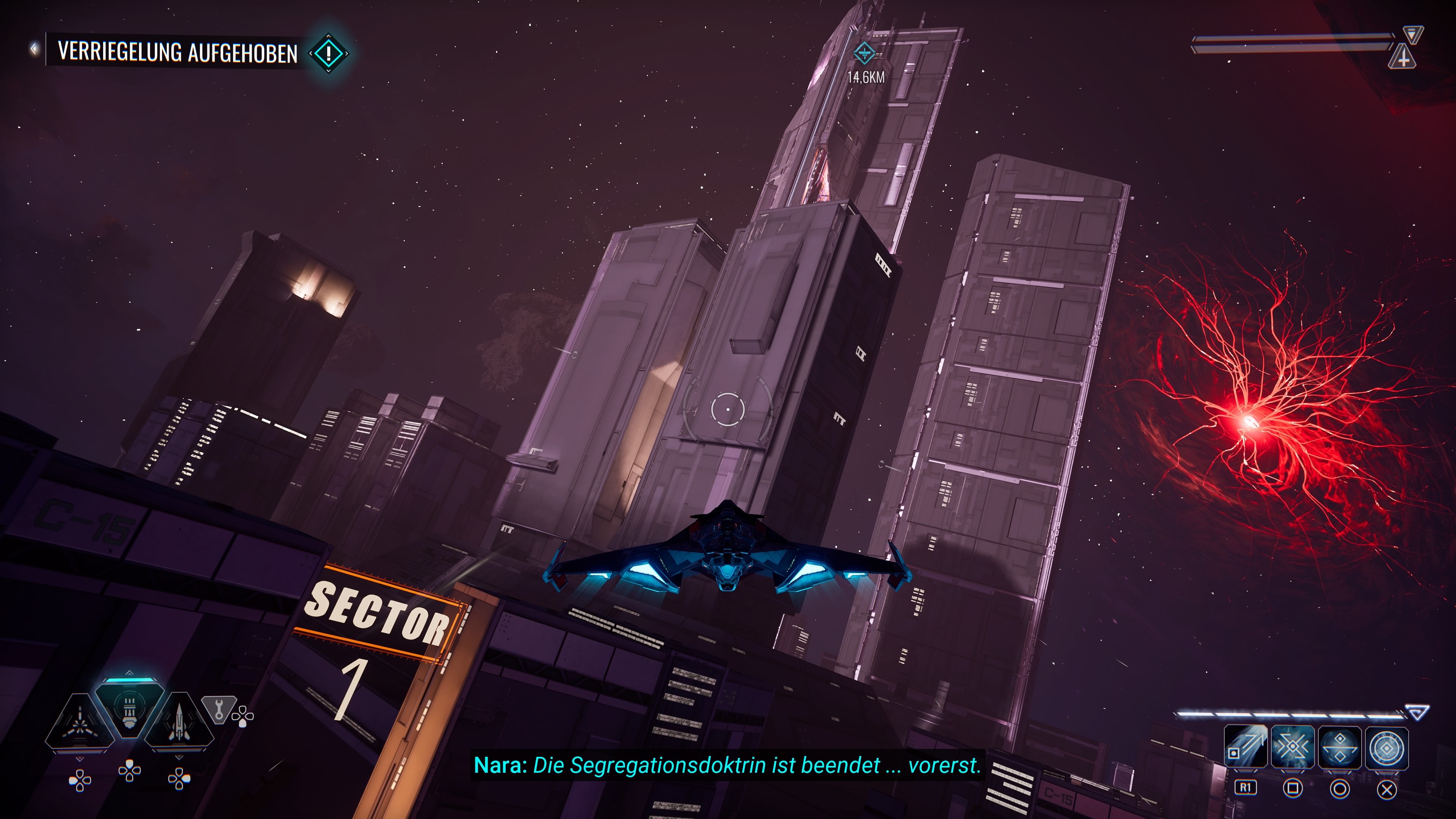This screenshot has height=819, width=1456.
Task: Select the 14,6KM waypoint marker
Action: tap(864, 53)
